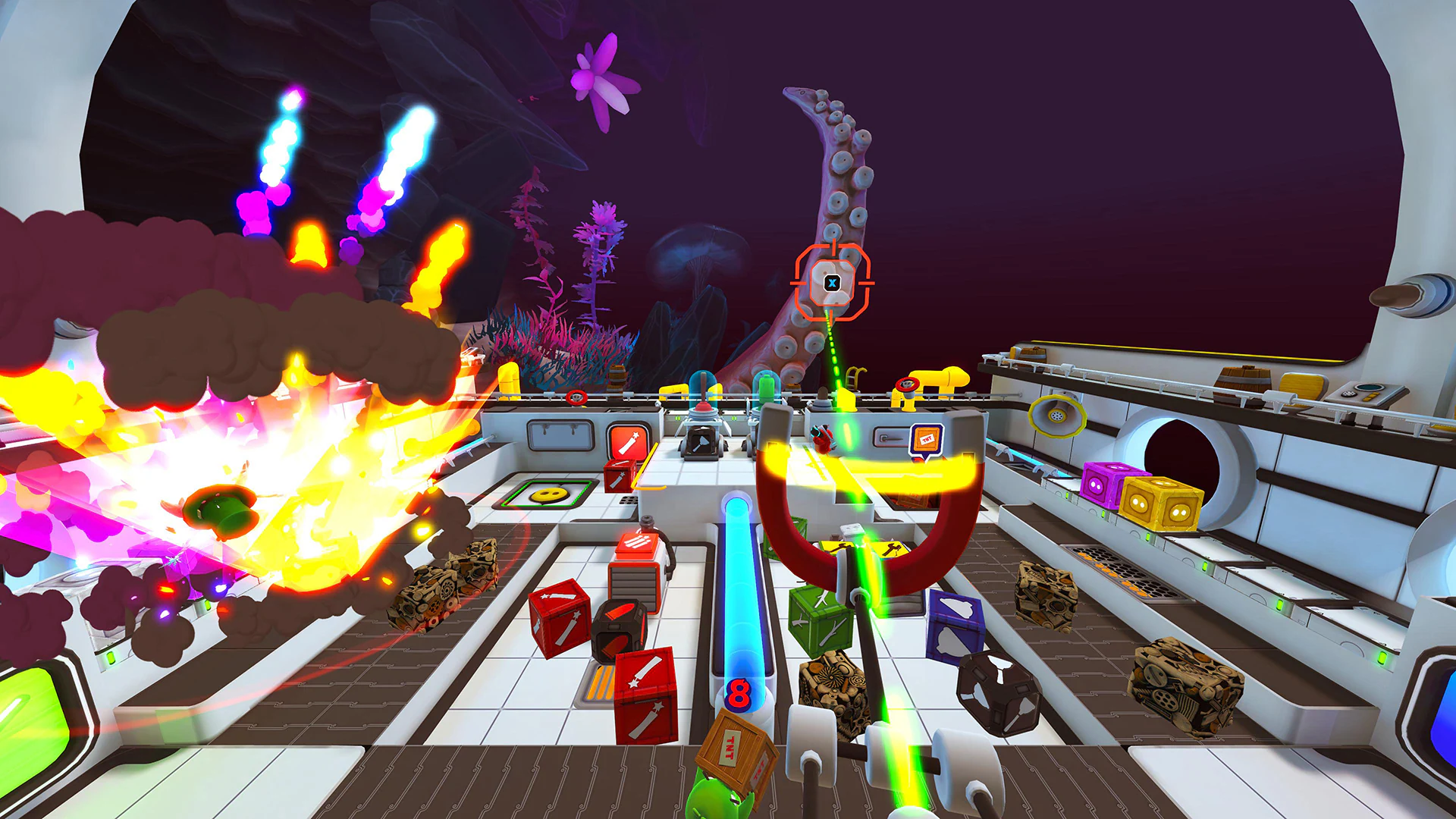Select the purple robot cube on the shelf

point(1096,487)
